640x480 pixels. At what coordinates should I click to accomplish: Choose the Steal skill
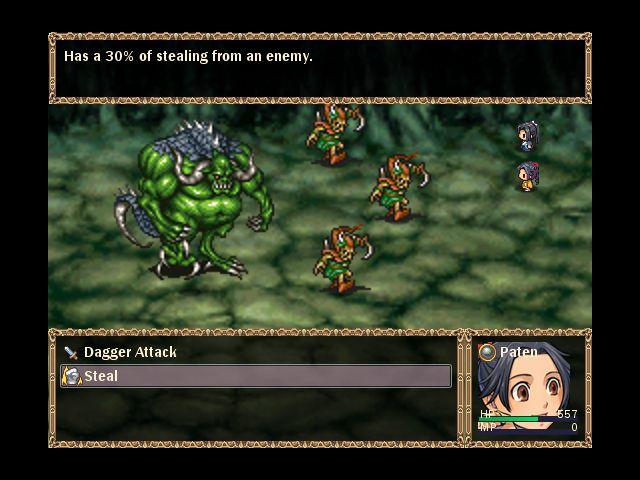coord(100,376)
